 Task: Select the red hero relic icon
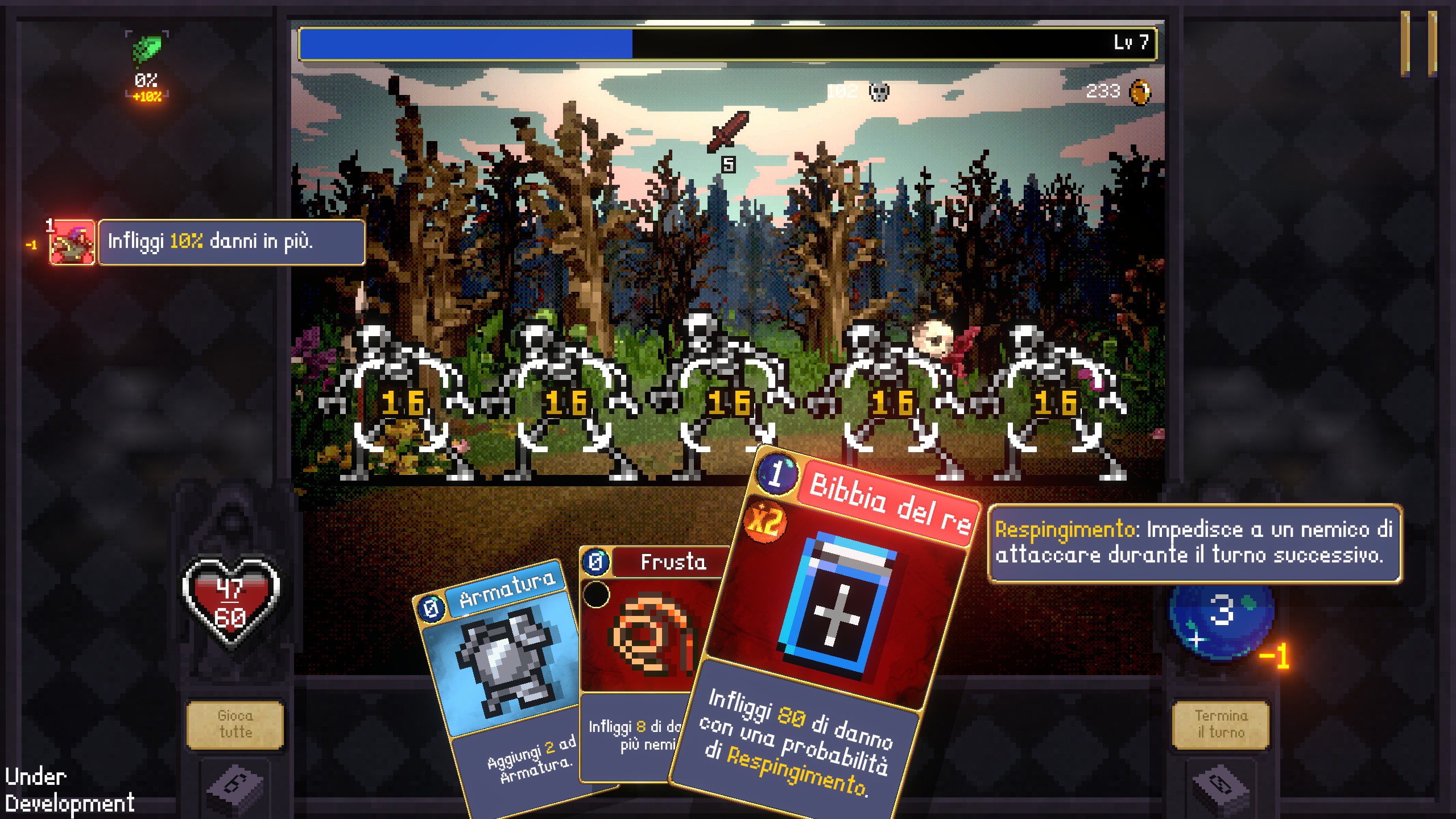coord(72,242)
